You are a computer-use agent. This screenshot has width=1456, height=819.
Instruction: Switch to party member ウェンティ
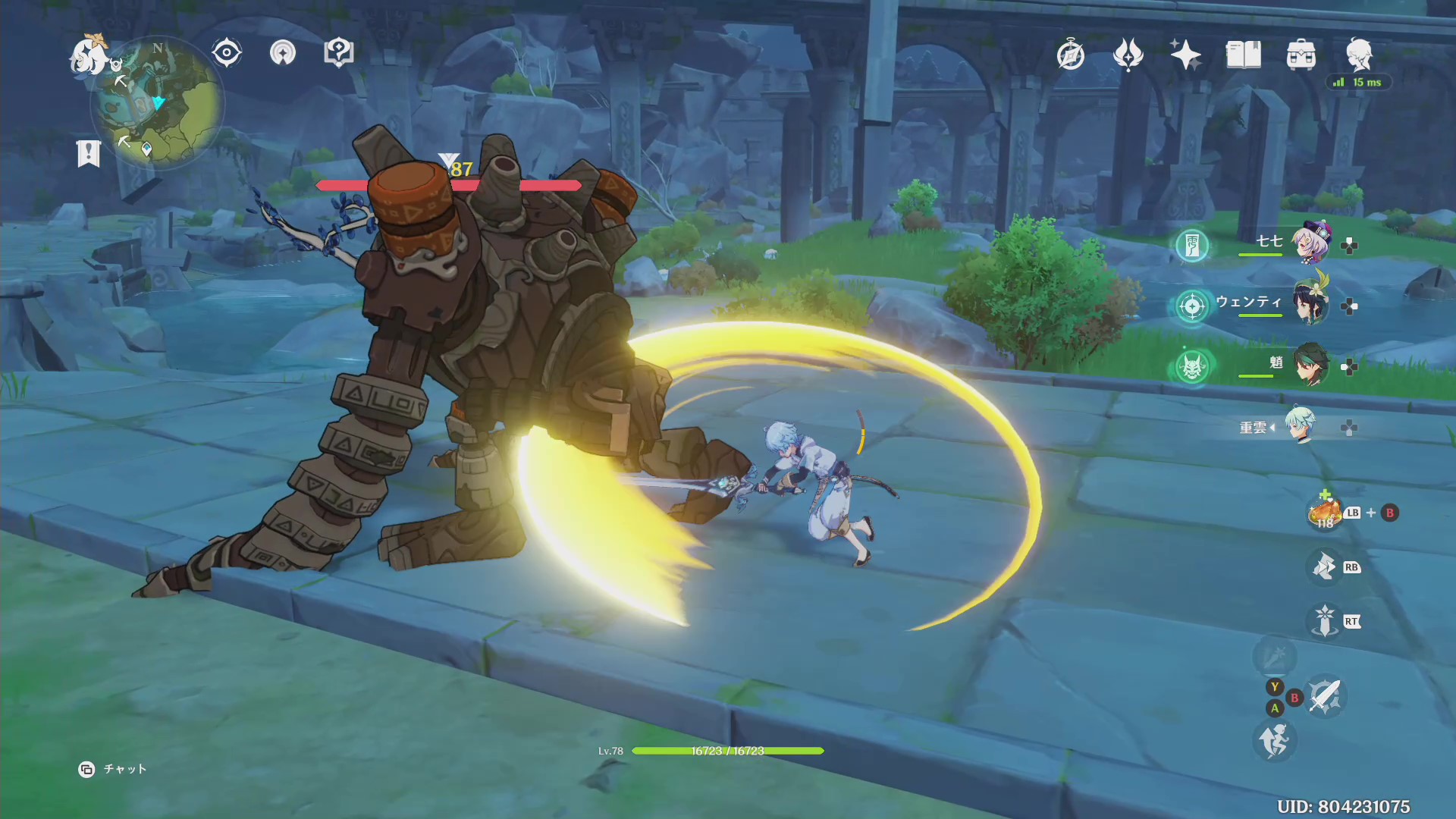click(1311, 304)
